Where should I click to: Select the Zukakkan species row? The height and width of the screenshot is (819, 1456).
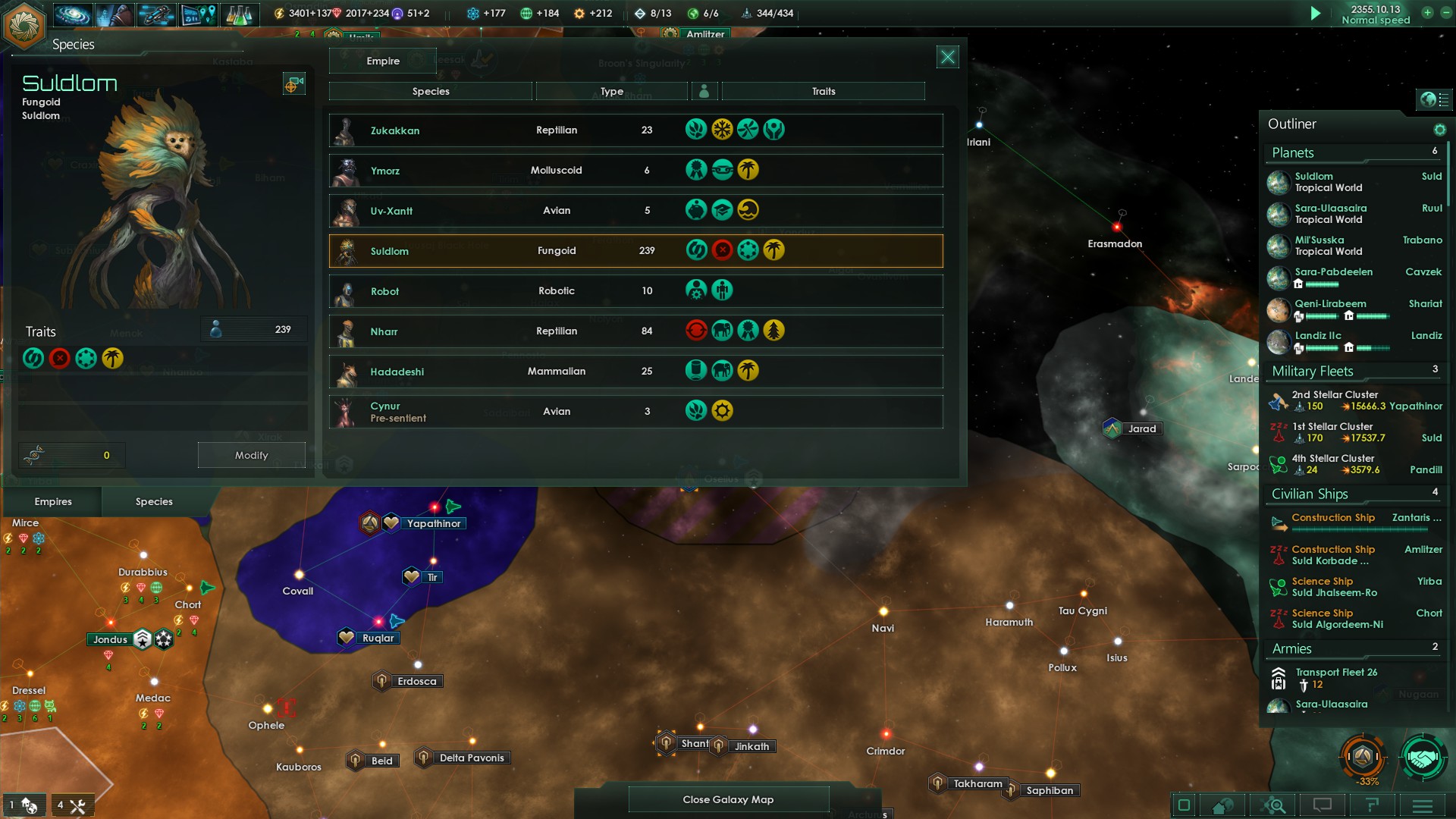pos(635,130)
